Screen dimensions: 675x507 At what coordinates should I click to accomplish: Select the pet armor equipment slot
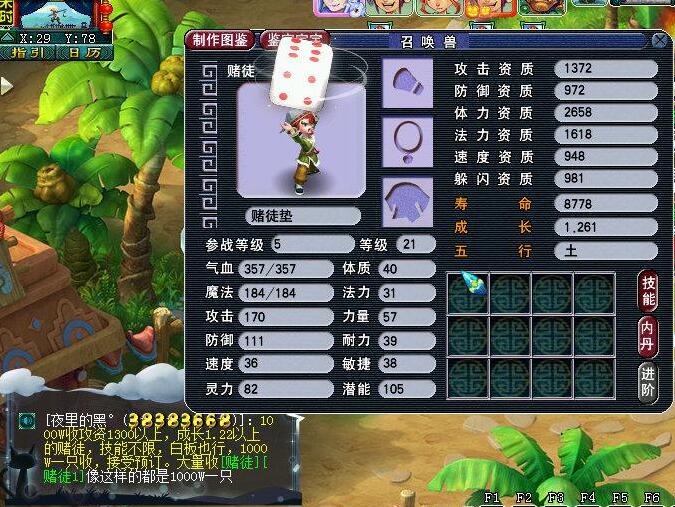pyautogui.click(x=408, y=201)
